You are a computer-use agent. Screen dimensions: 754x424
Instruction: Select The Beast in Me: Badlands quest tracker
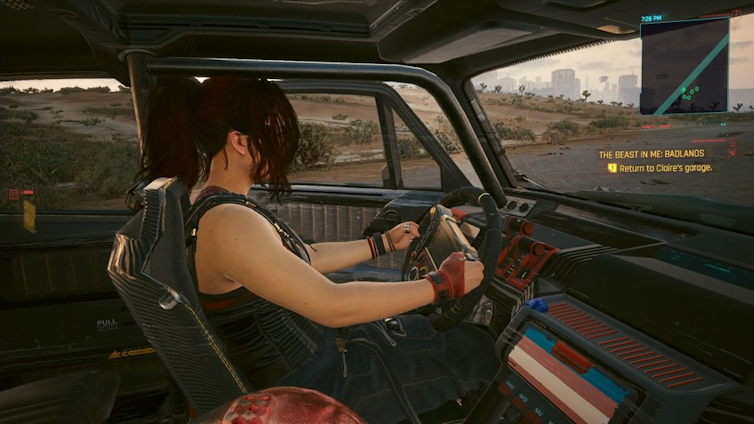[651, 154]
